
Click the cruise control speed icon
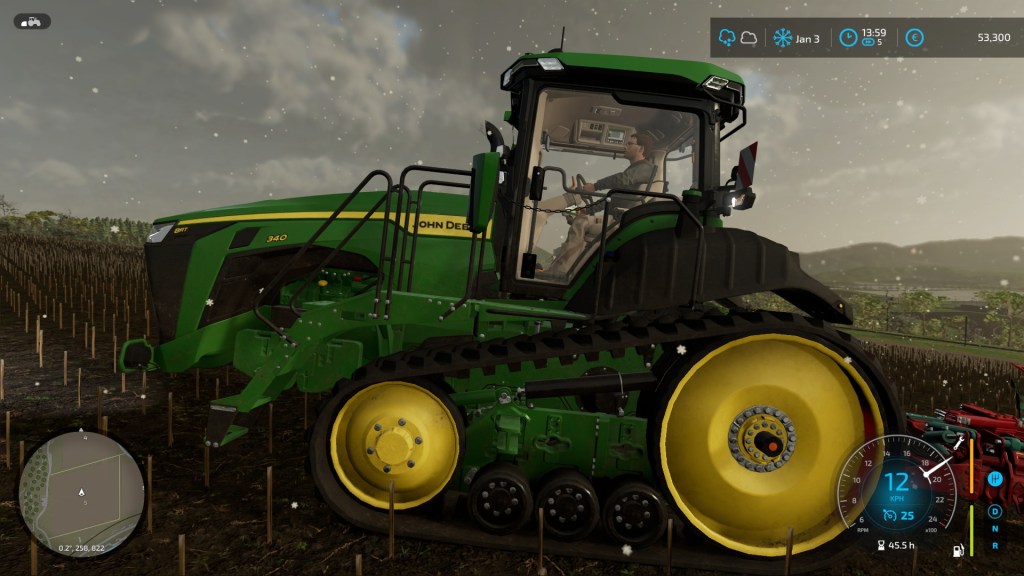(890, 515)
